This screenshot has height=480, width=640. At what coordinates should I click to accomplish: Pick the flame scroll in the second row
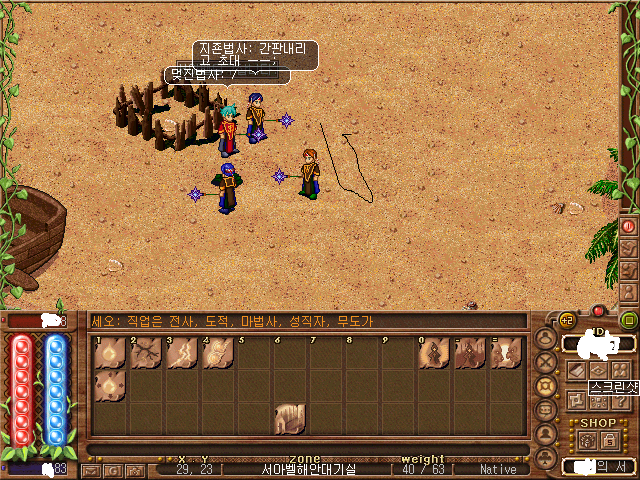[109, 386]
